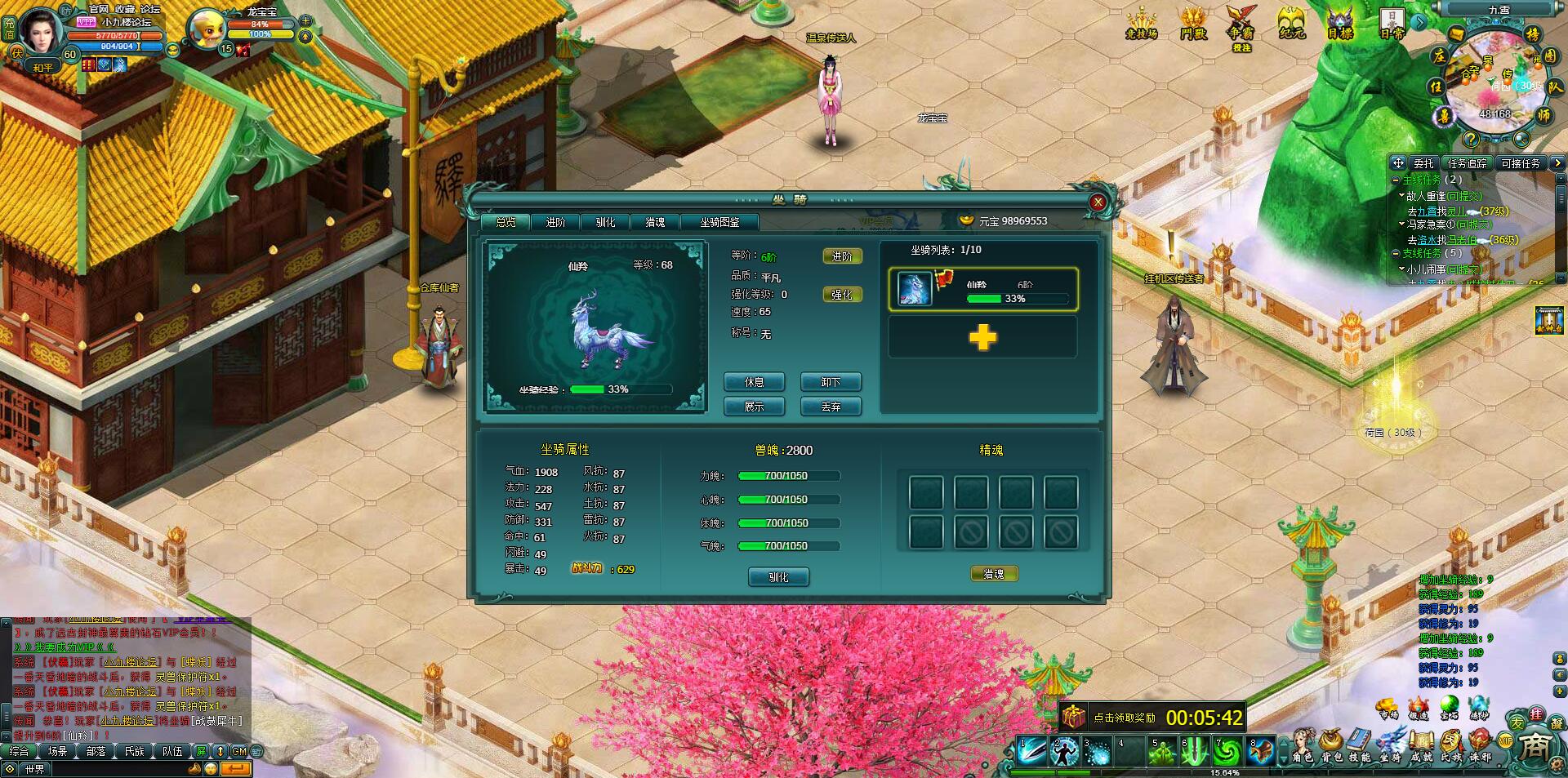Click the 展示 button
Viewport: 1568px width, 778px height.
click(754, 407)
